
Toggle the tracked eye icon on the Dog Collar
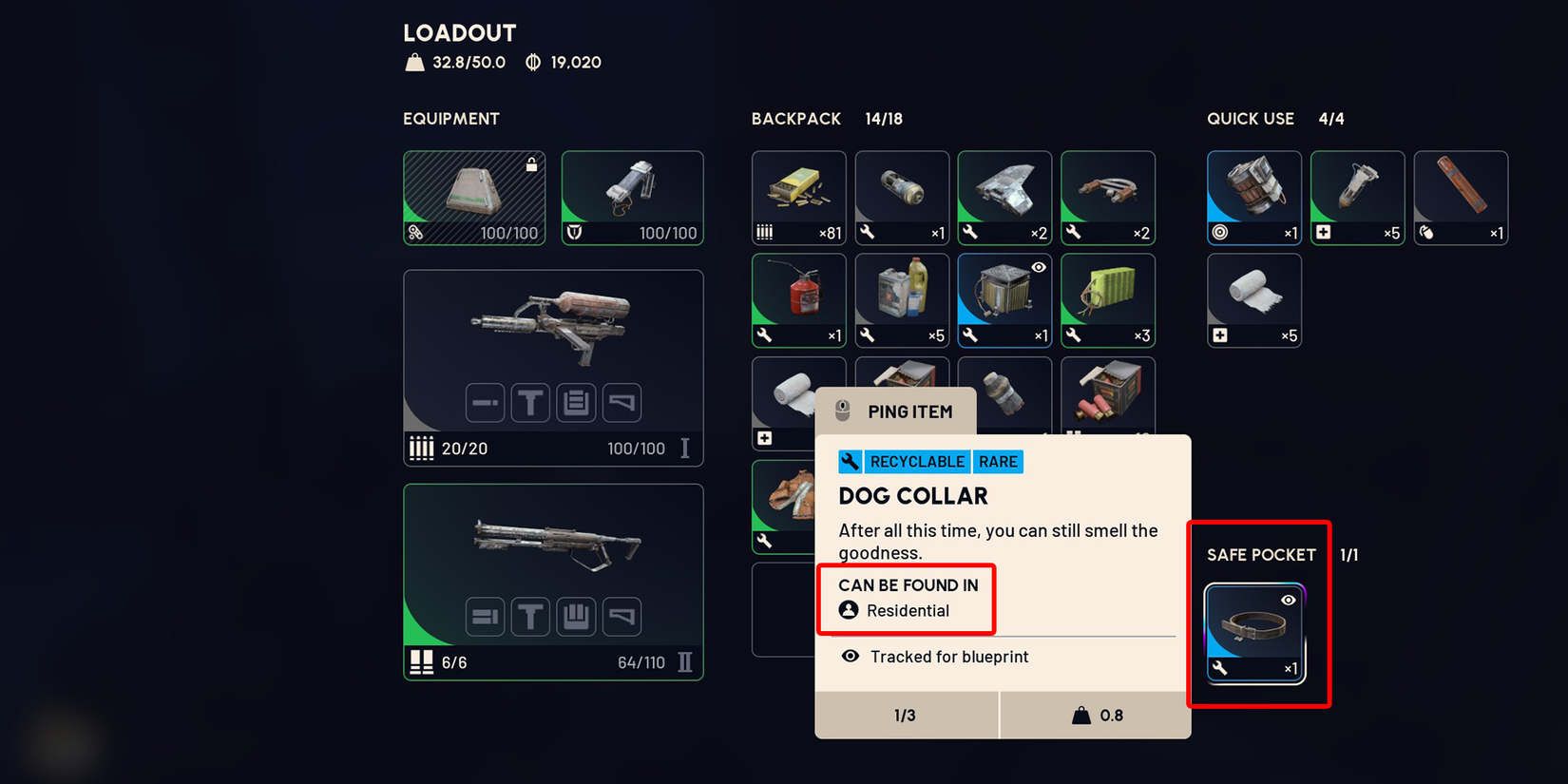coord(1289,599)
